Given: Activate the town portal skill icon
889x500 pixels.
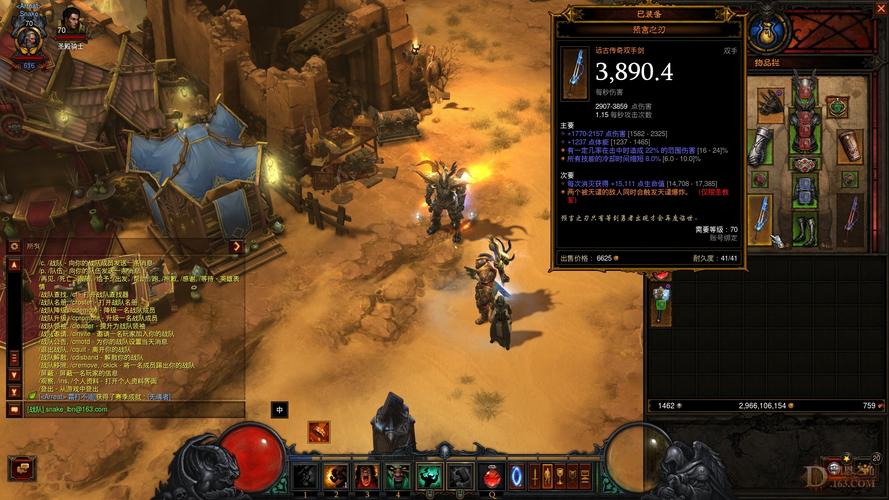Looking at the screenshot, I should (x=517, y=476).
